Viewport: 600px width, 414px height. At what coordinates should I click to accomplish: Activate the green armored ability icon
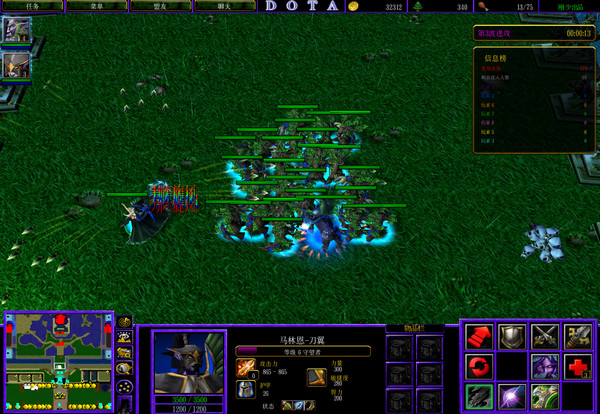pyautogui.click(x=545, y=397)
